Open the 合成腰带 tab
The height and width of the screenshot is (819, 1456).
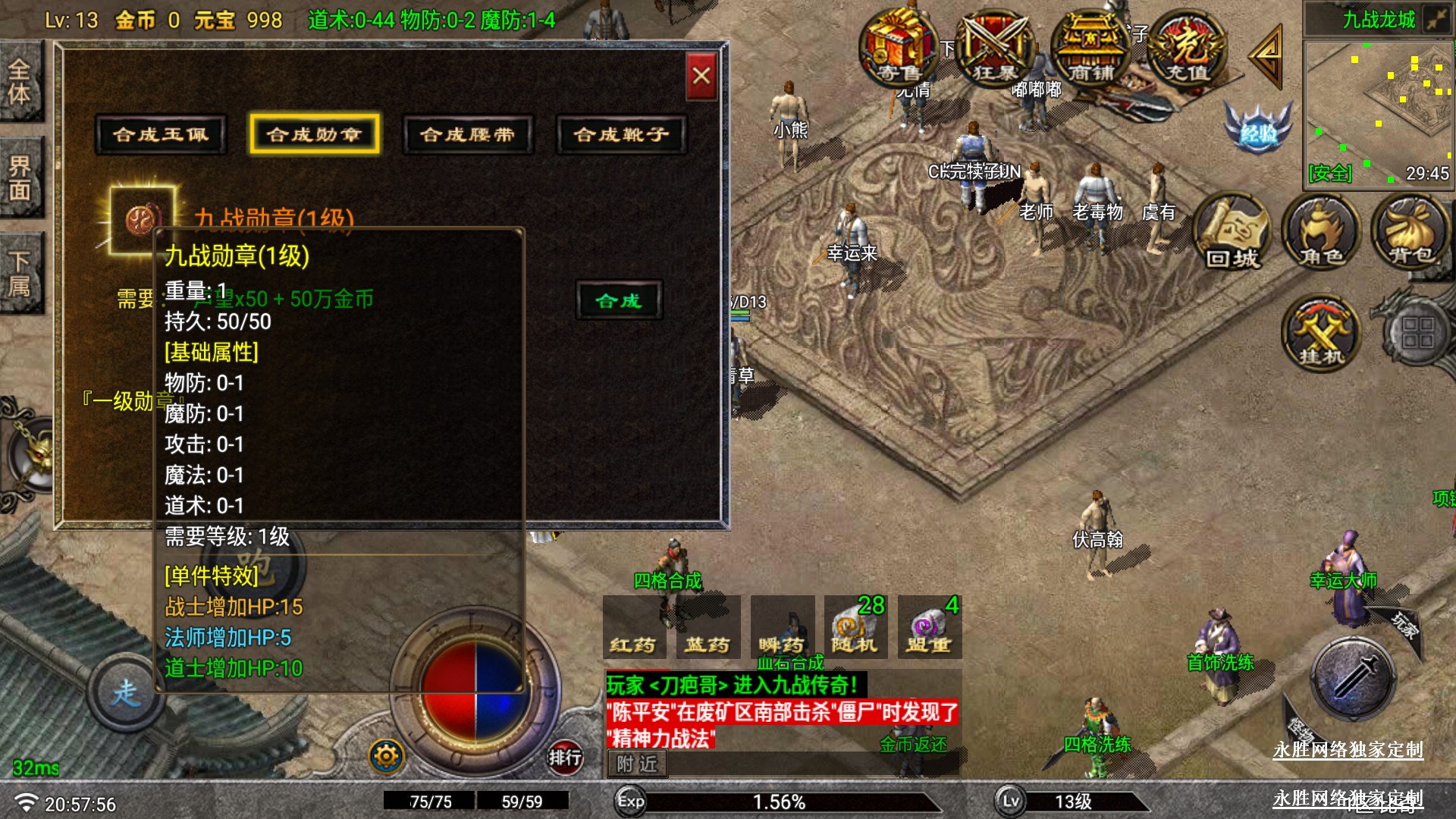[468, 135]
